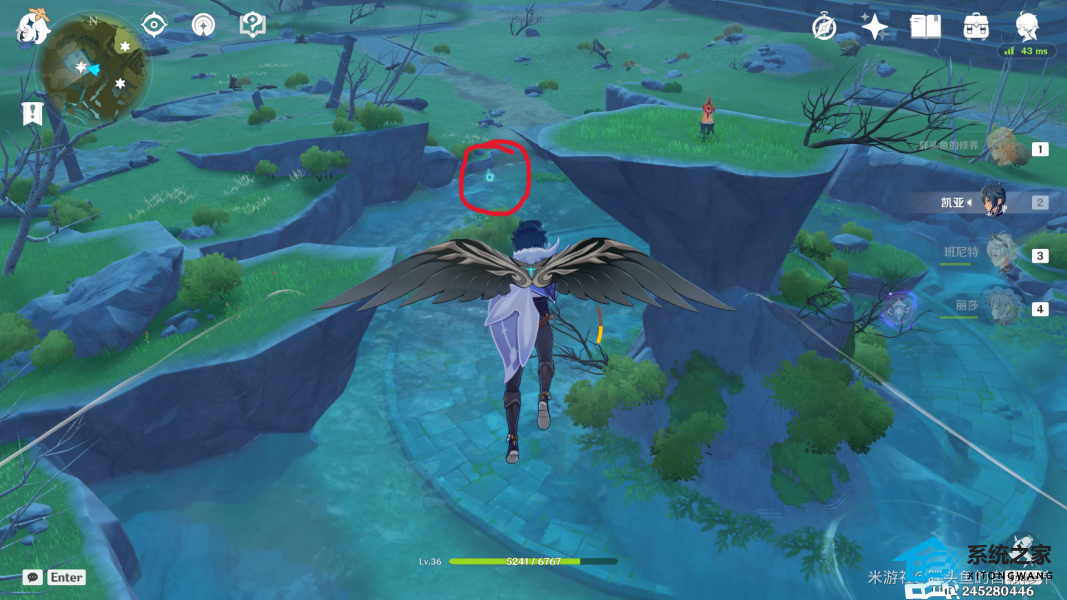Open the character screen icon
This screenshot has height=600, width=1067.
click(1027, 26)
